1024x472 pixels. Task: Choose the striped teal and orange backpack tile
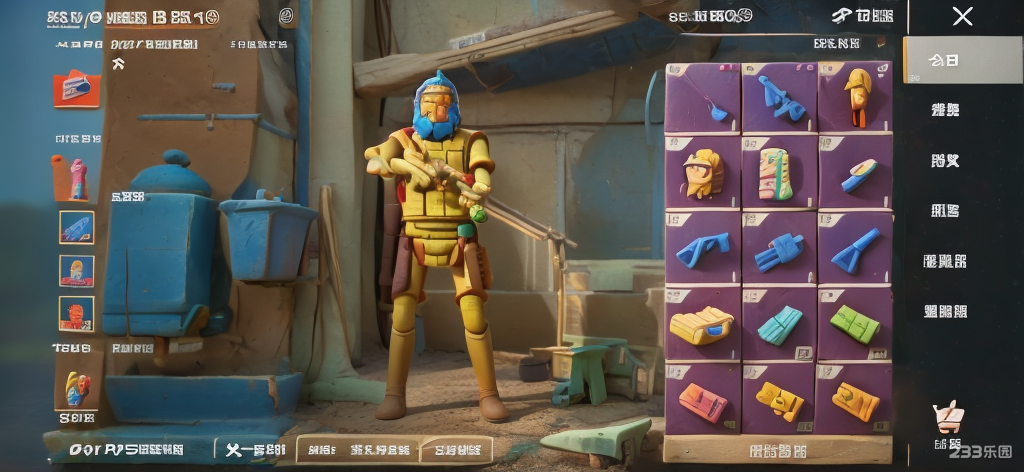pos(778,172)
